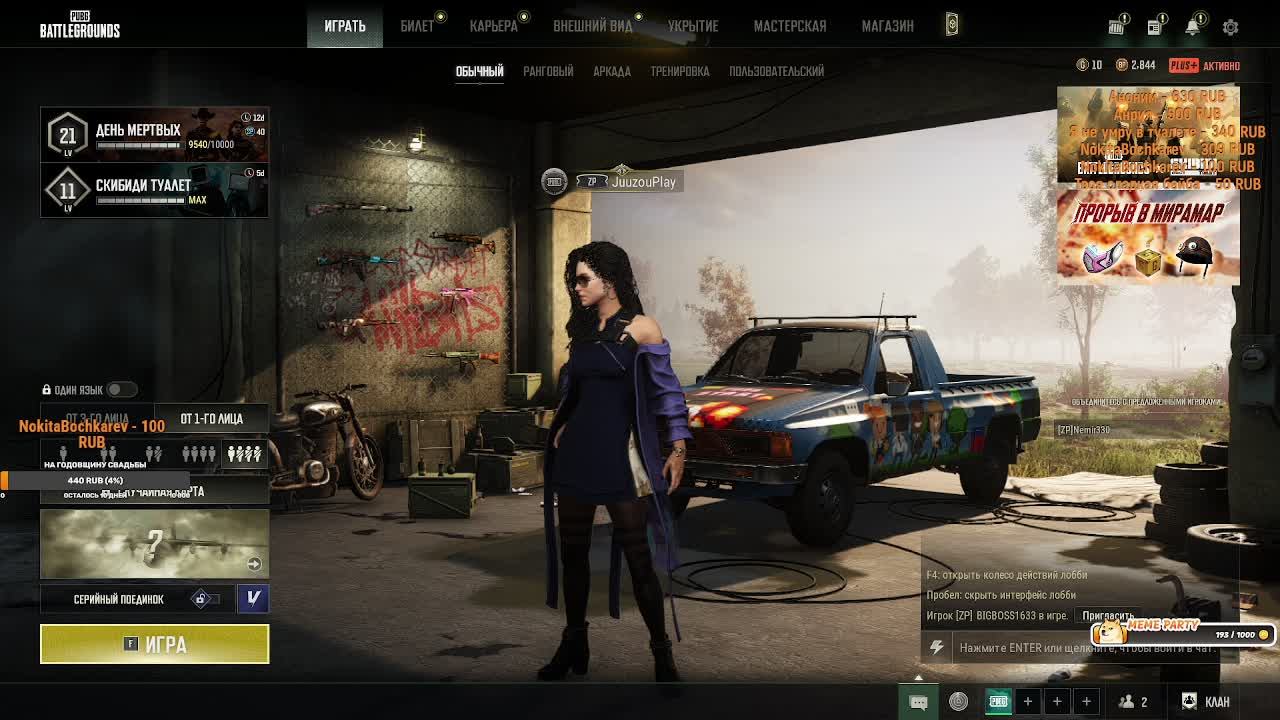Open ВНЕШНИЙ ВИД customization
The image size is (1280, 720).
[593, 26]
